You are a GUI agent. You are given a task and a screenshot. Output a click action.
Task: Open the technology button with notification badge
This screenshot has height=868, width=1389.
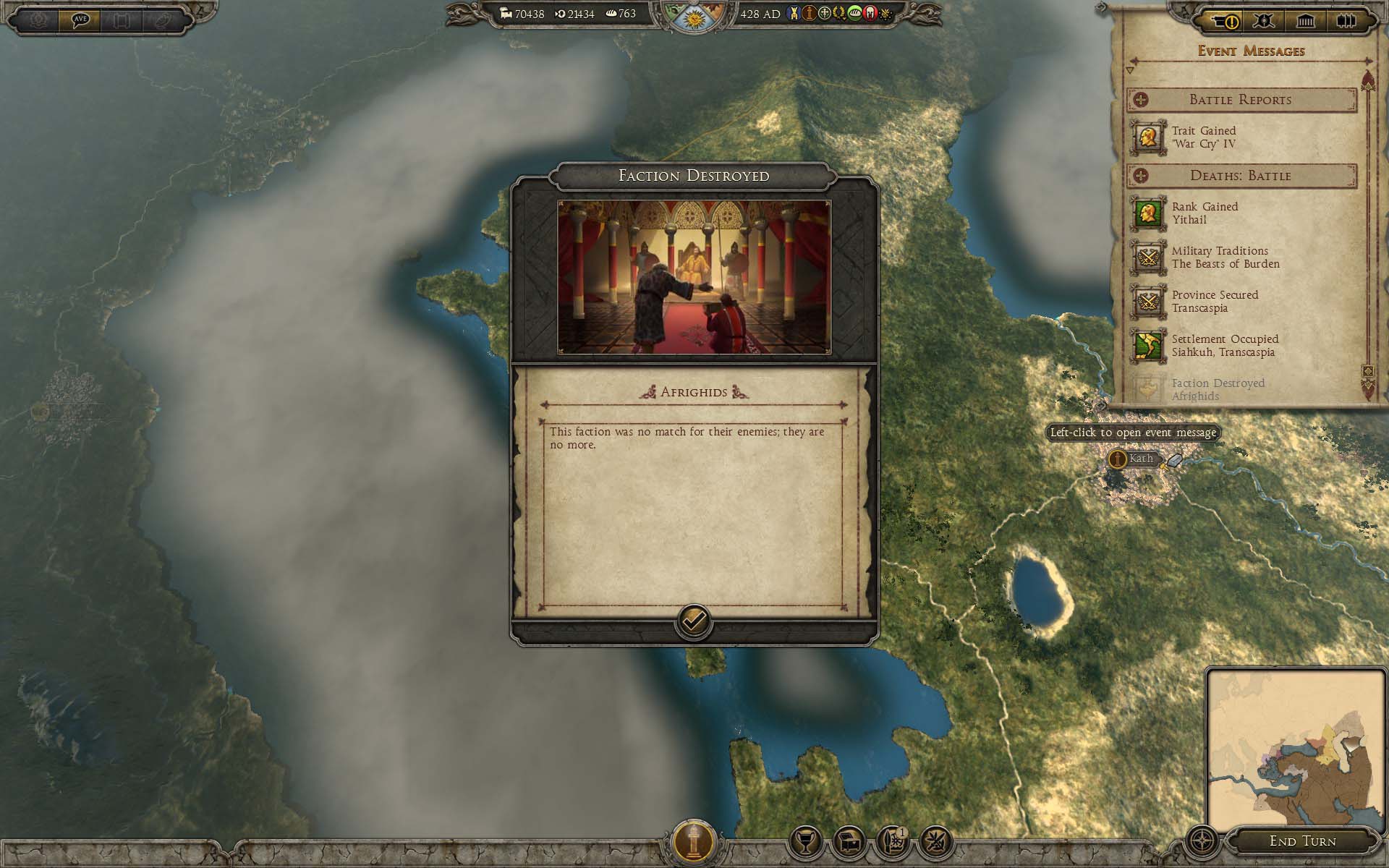pos(892,842)
